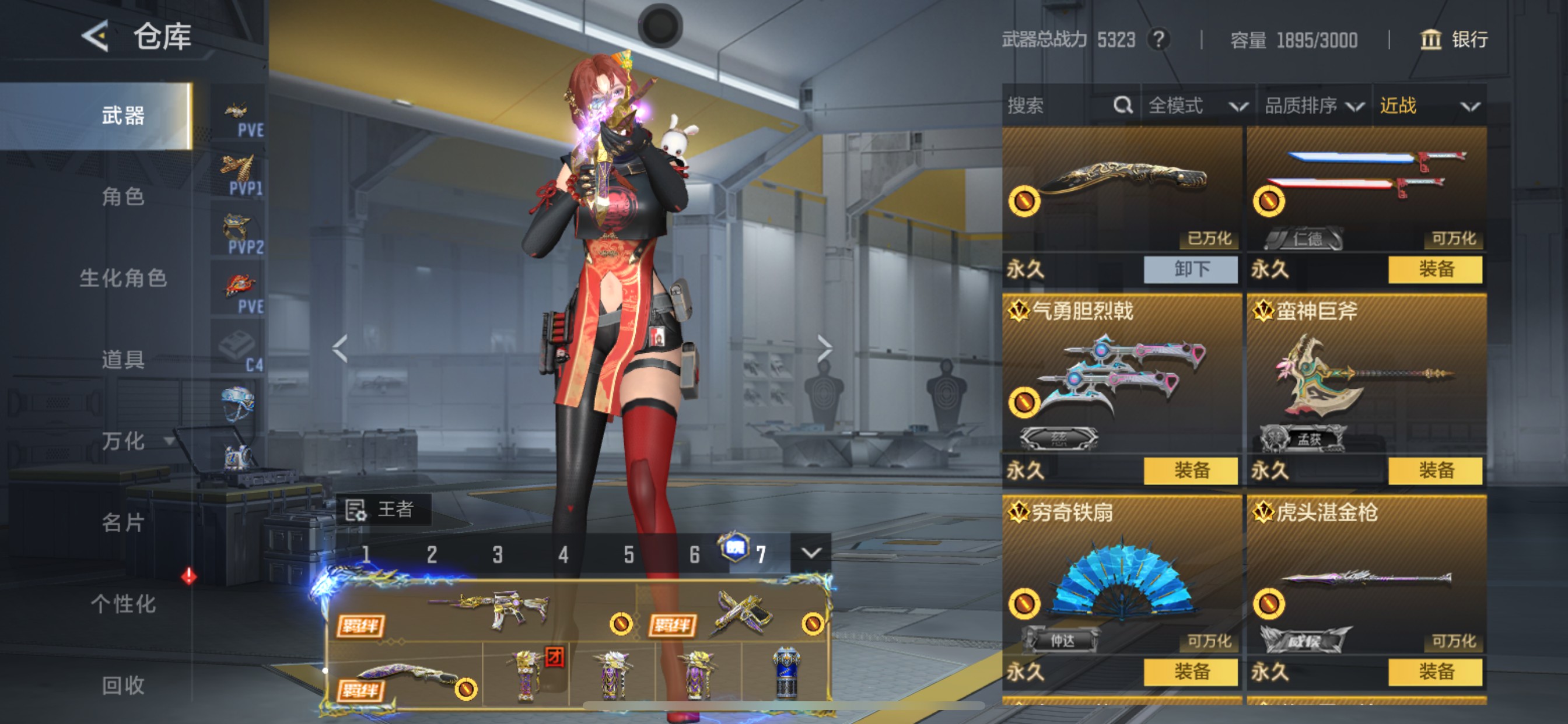The height and width of the screenshot is (724, 1568).
Task: Show weapon power help question mark
Action: (x=1159, y=40)
